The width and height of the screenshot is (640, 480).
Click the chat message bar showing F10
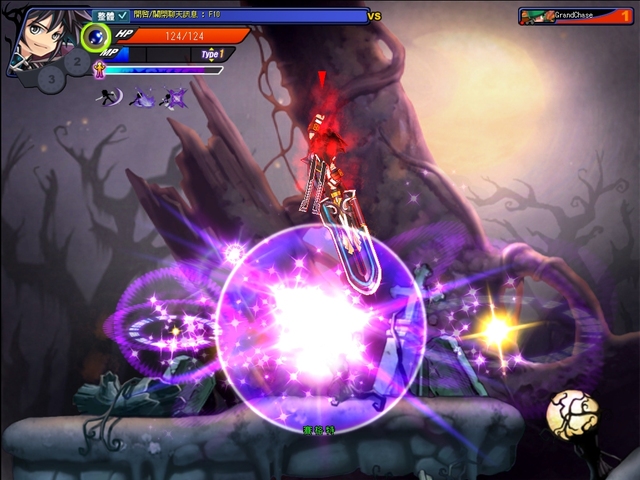coord(250,16)
